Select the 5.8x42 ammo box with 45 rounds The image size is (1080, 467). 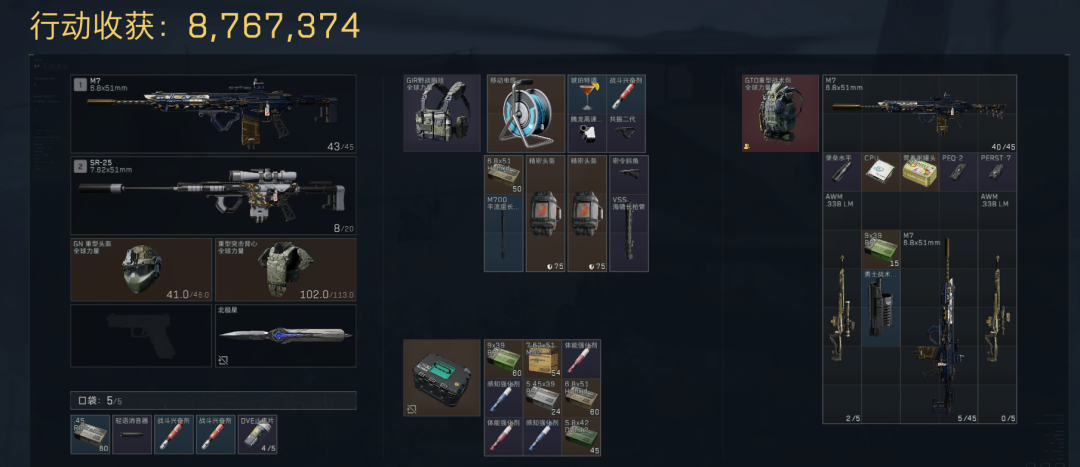[587, 437]
